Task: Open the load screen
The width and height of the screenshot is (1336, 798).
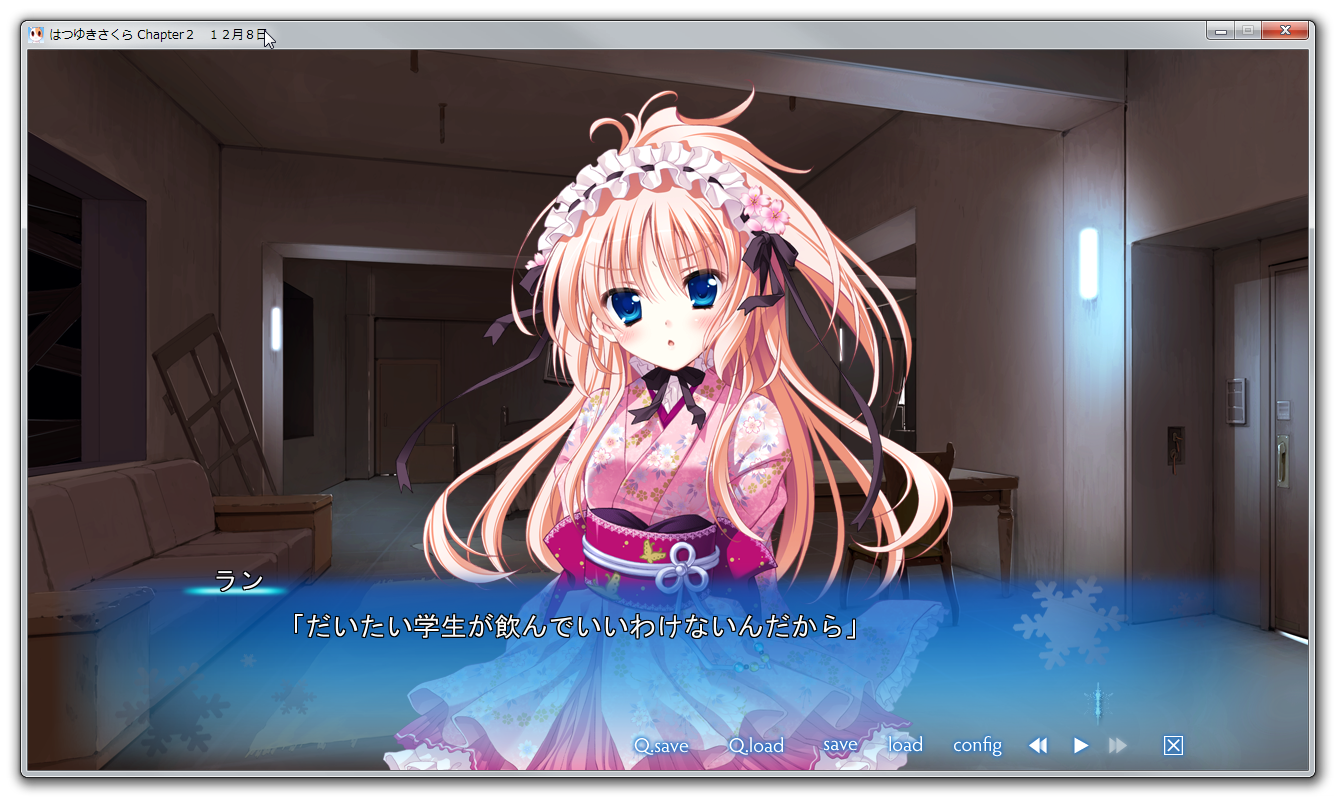Action: 904,745
